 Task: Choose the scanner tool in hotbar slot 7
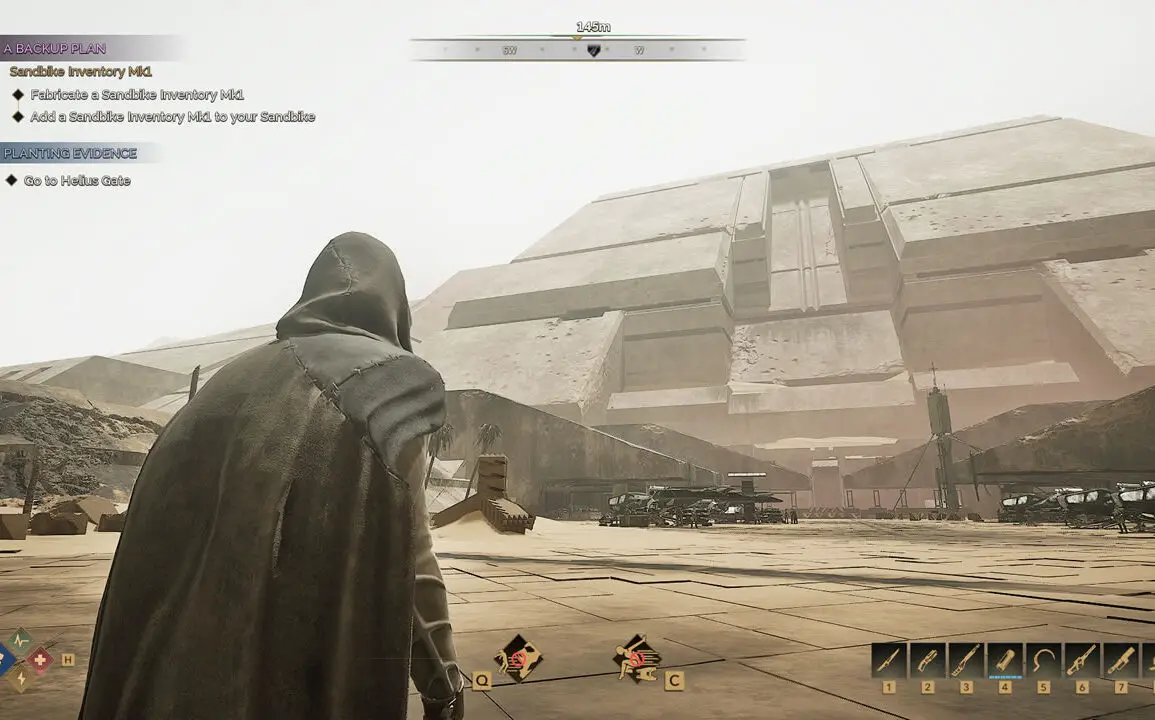point(1121,660)
